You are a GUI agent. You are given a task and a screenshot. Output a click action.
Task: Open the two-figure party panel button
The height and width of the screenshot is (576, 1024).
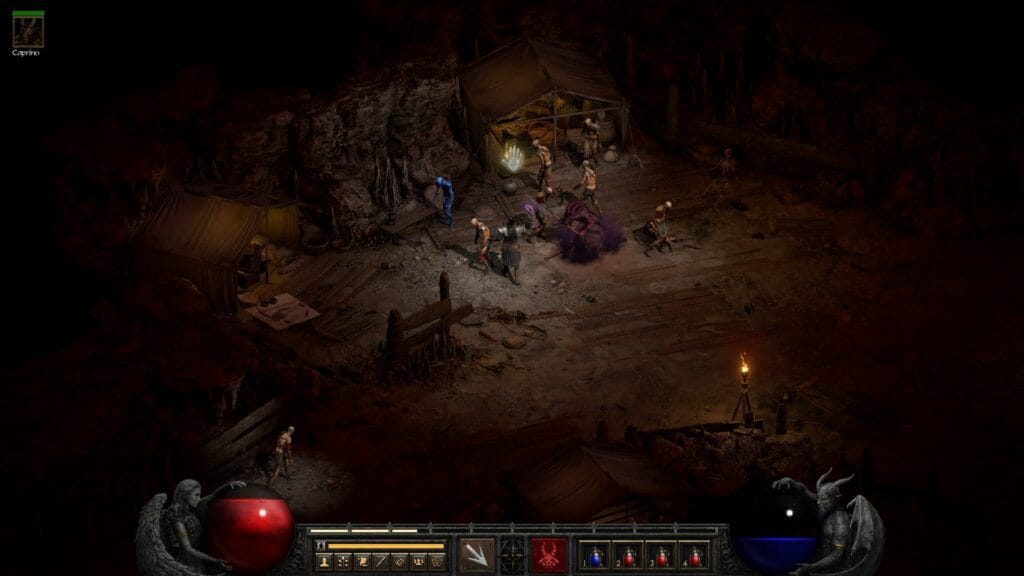[418, 562]
